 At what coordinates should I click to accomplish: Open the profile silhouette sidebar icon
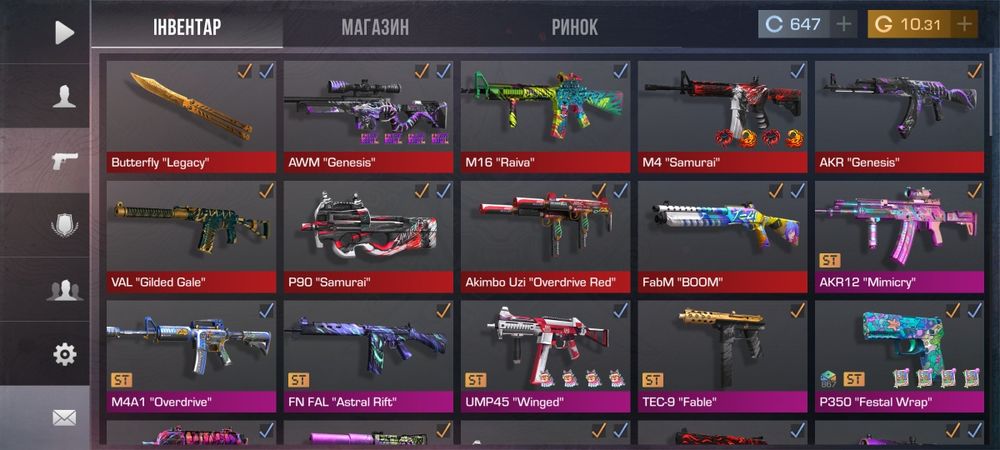coord(64,97)
